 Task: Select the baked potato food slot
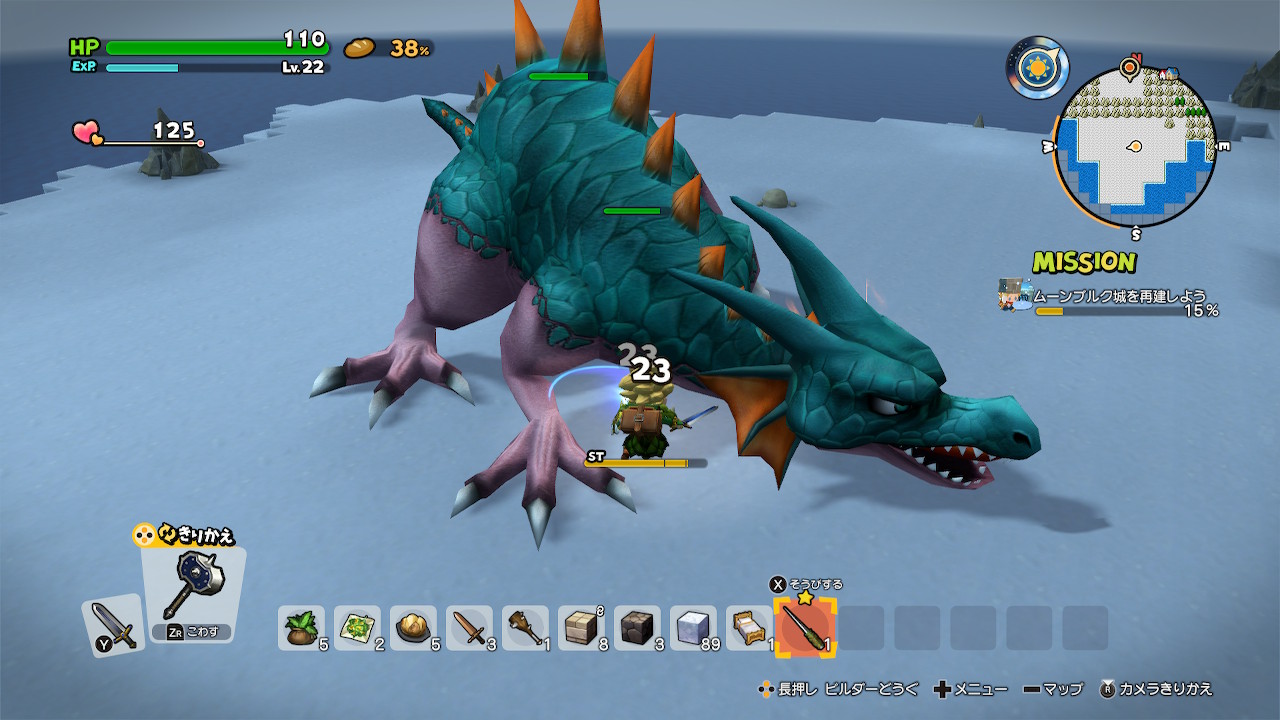tap(412, 627)
